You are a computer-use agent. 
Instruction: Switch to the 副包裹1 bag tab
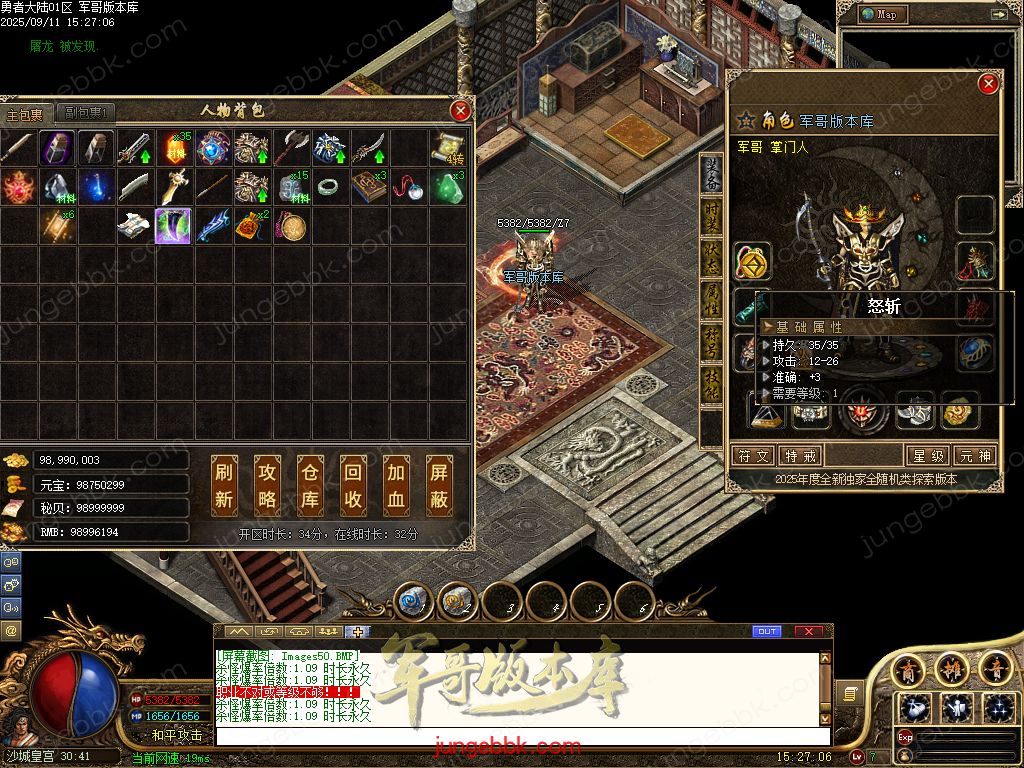tap(85, 113)
